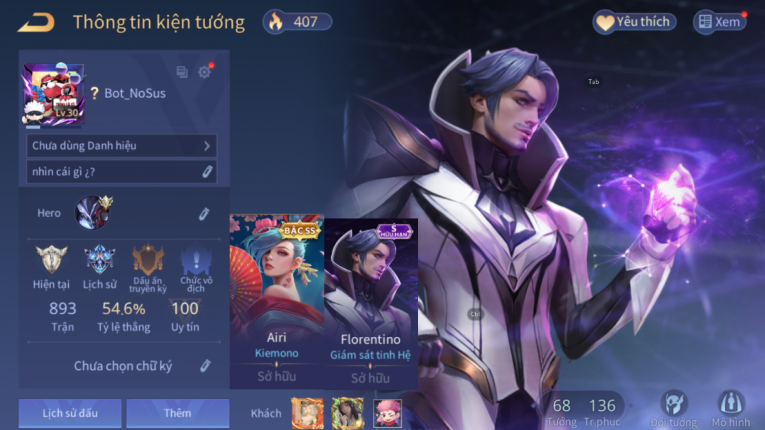Click the Yêu thích favorite button
The image size is (765, 430).
pos(634,22)
